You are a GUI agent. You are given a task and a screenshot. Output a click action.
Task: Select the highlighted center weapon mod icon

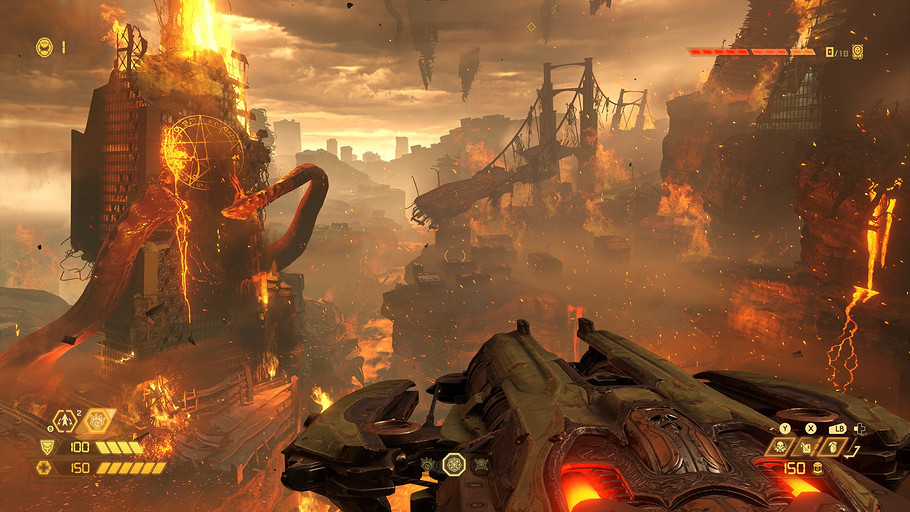pyautogui.click(x=454, y=463)
